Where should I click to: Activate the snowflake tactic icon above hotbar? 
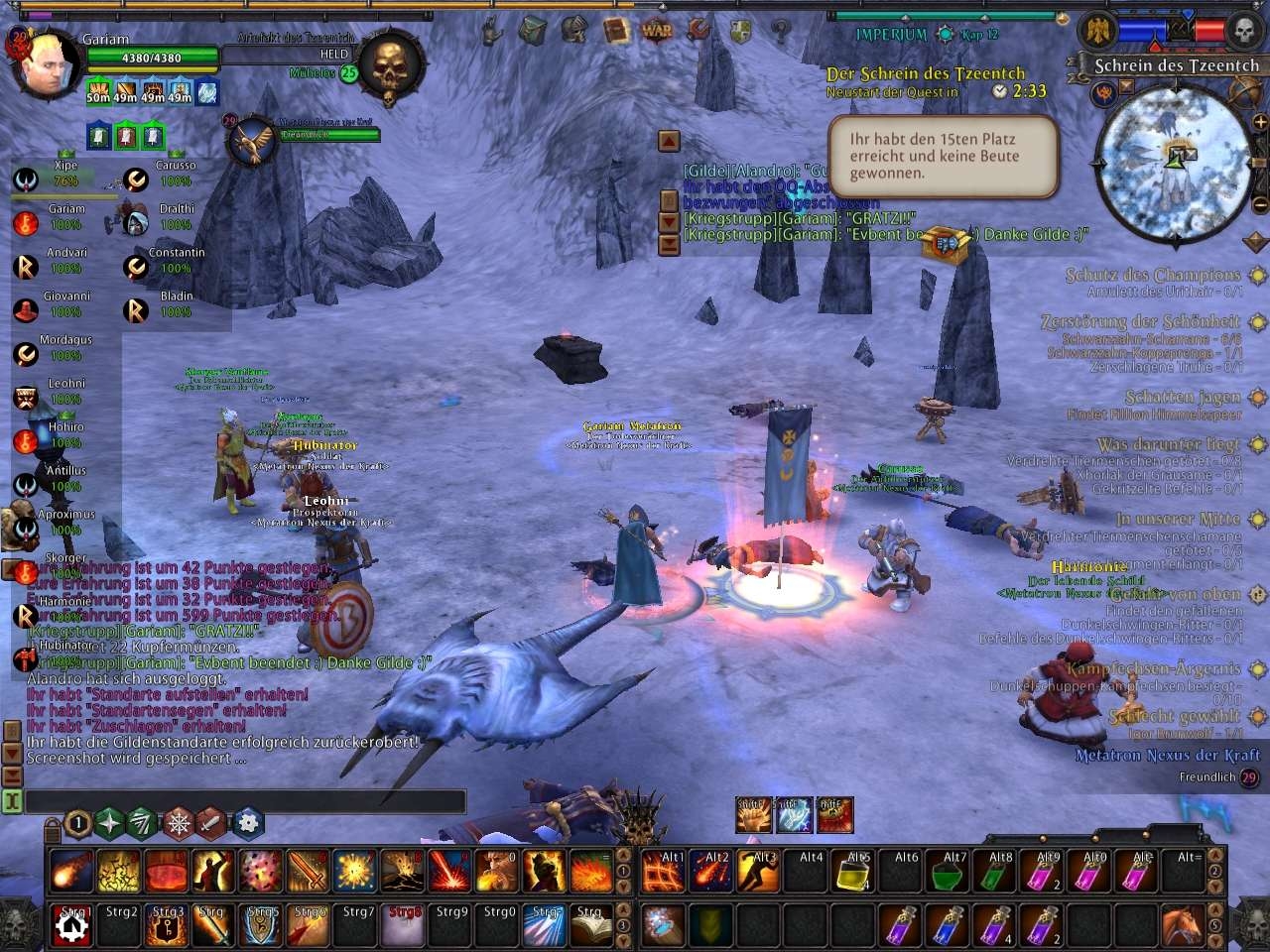[179, 822]
